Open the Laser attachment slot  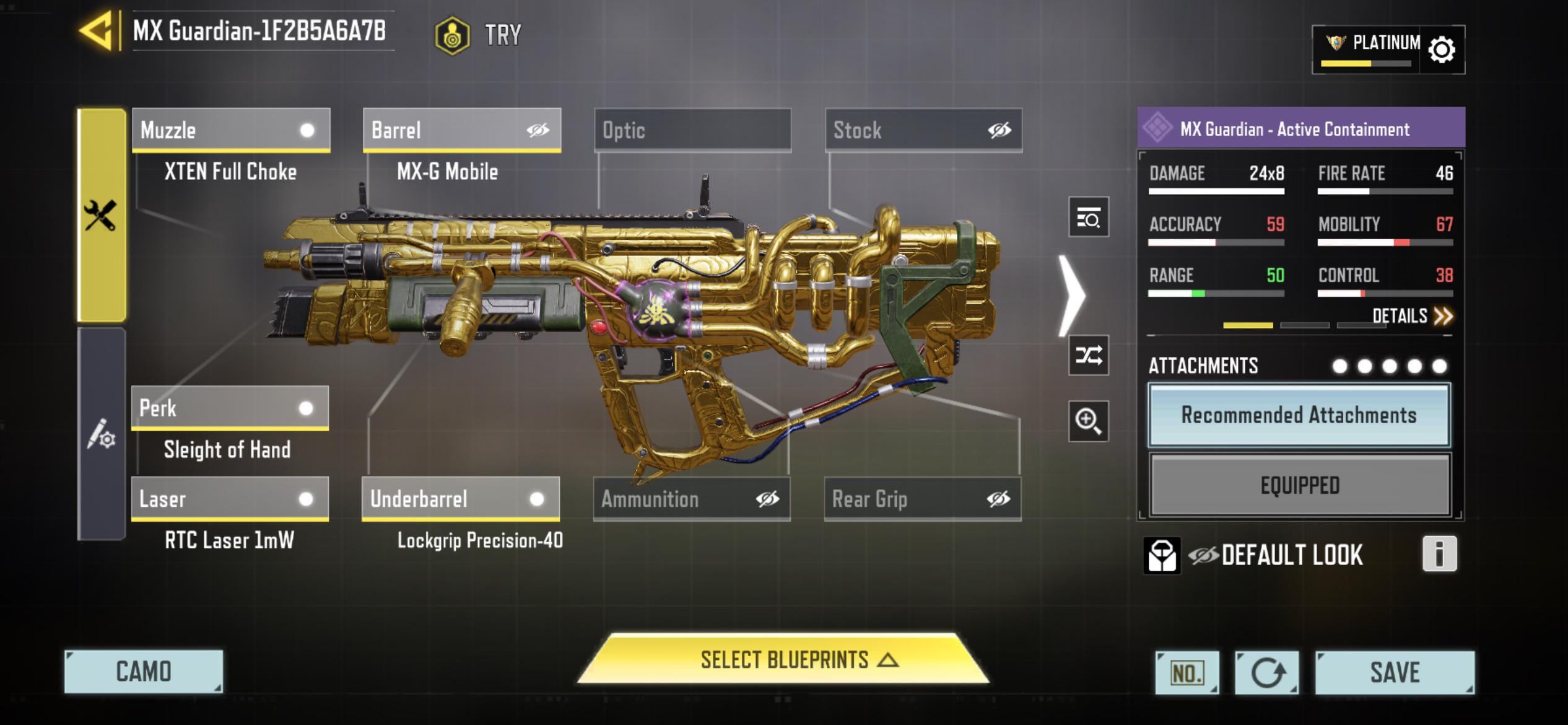pos(230,499)
